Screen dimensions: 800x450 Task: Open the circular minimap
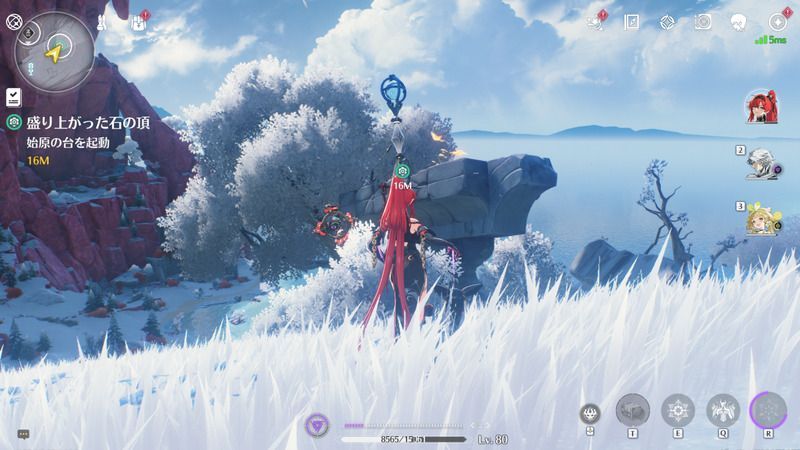coord(55,50)
